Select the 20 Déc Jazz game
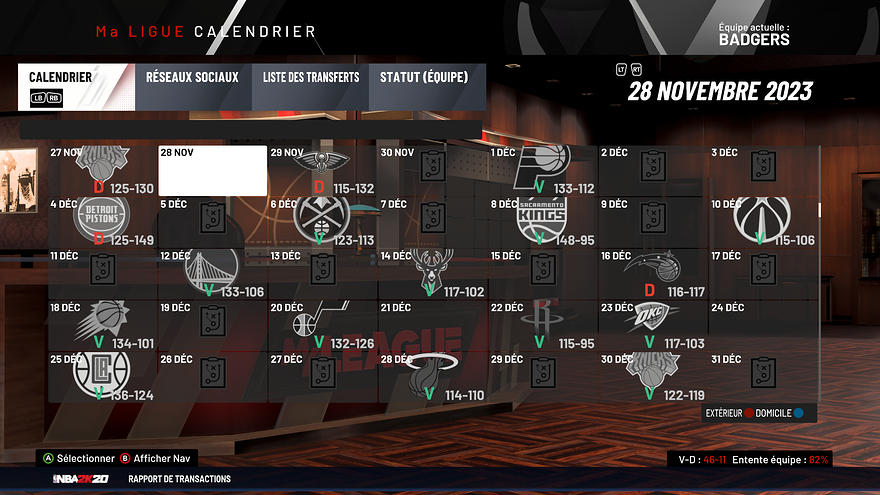 pos(322,324)
